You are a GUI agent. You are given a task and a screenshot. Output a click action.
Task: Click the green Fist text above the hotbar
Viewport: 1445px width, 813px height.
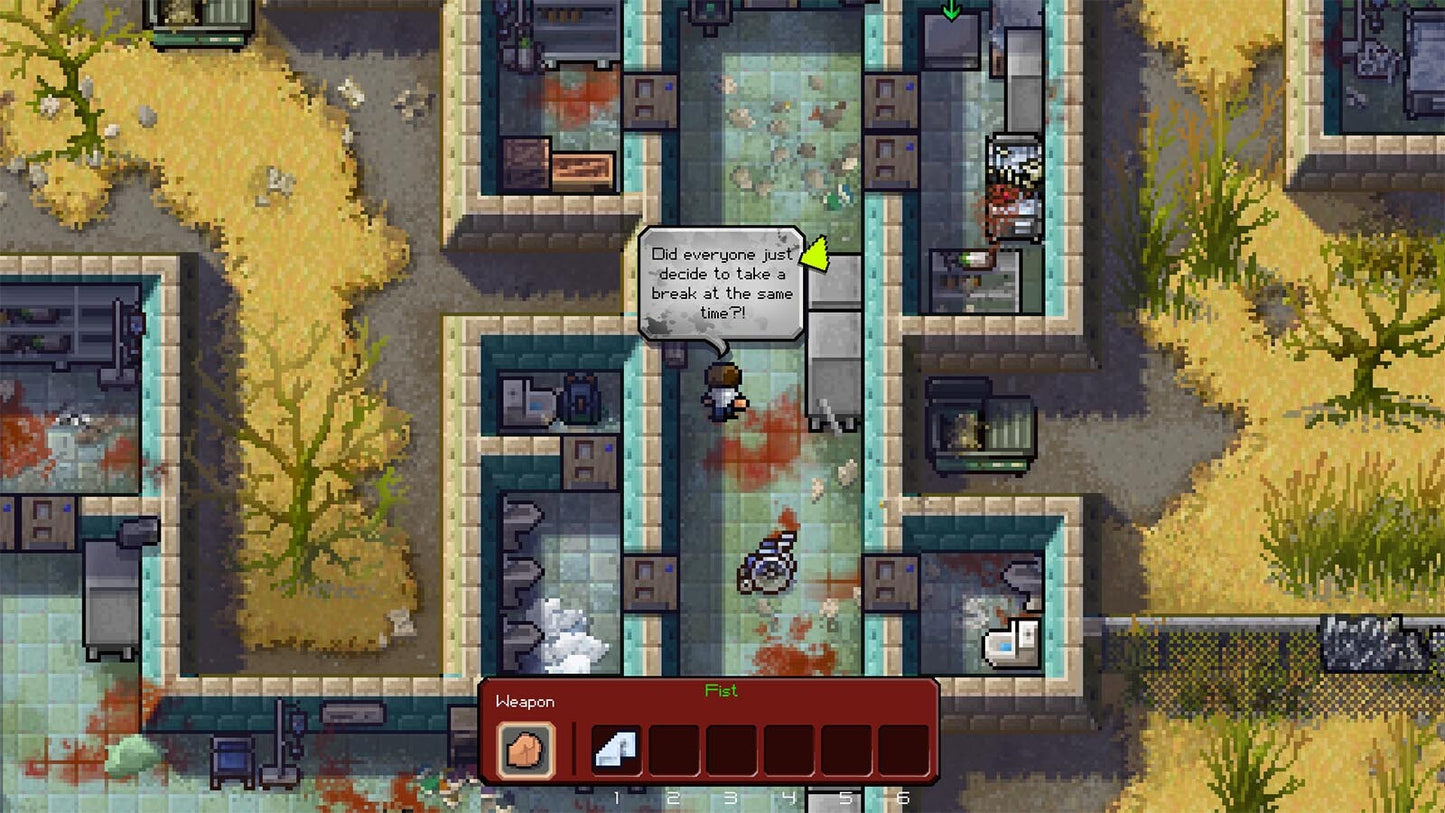(x=722, y=691)
